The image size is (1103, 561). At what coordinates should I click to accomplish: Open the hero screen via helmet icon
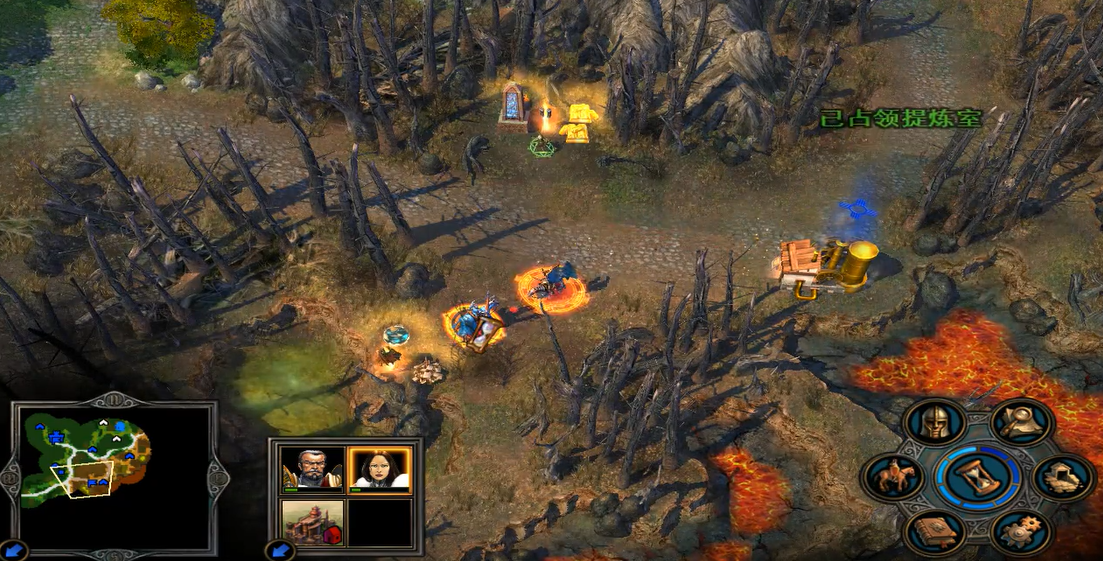click(x=934, y=423)
